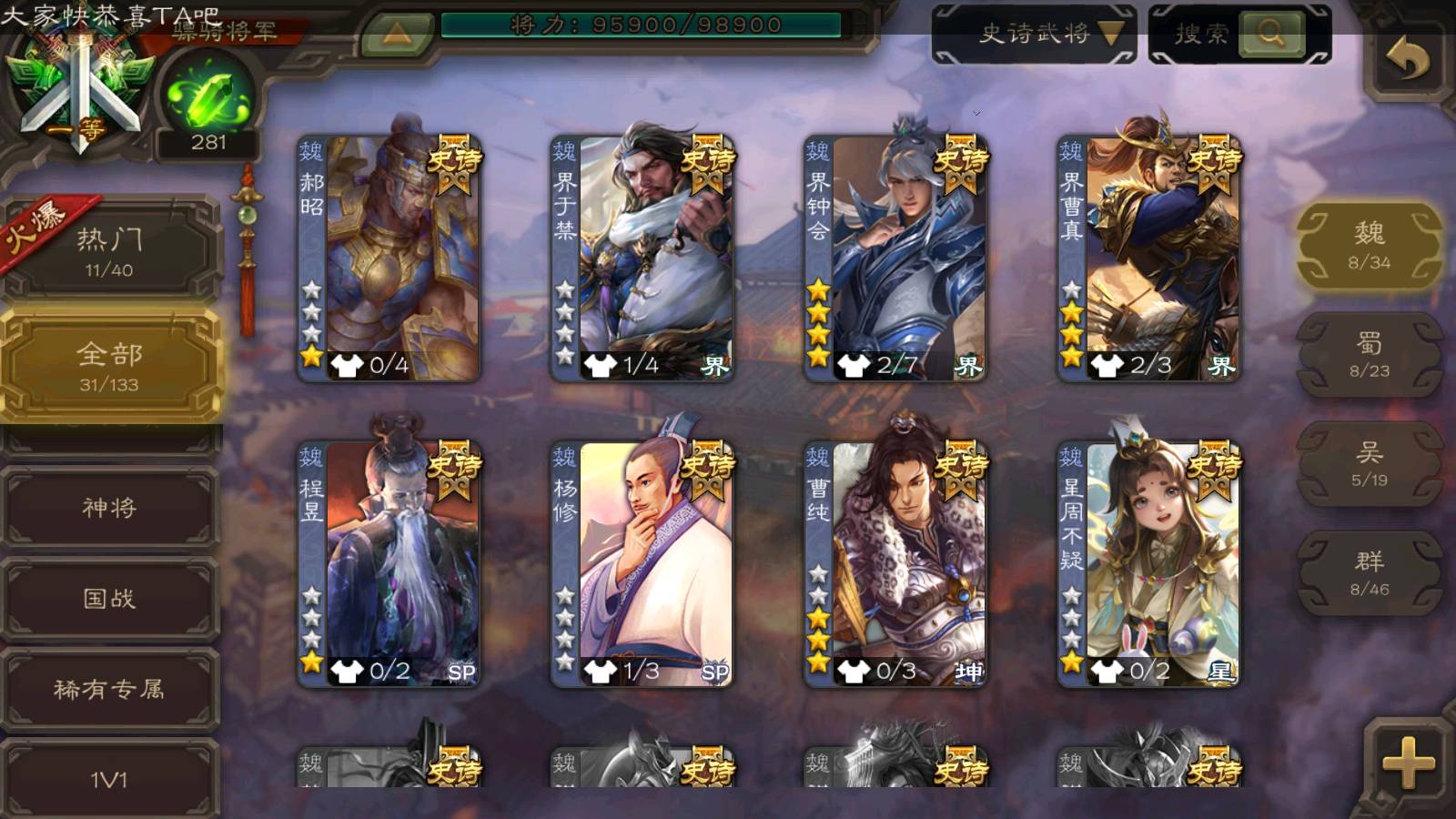Go back with the return arrow
Image resolution: width=1456 pixels, height=819 pixels.
tap(1407, 60)
